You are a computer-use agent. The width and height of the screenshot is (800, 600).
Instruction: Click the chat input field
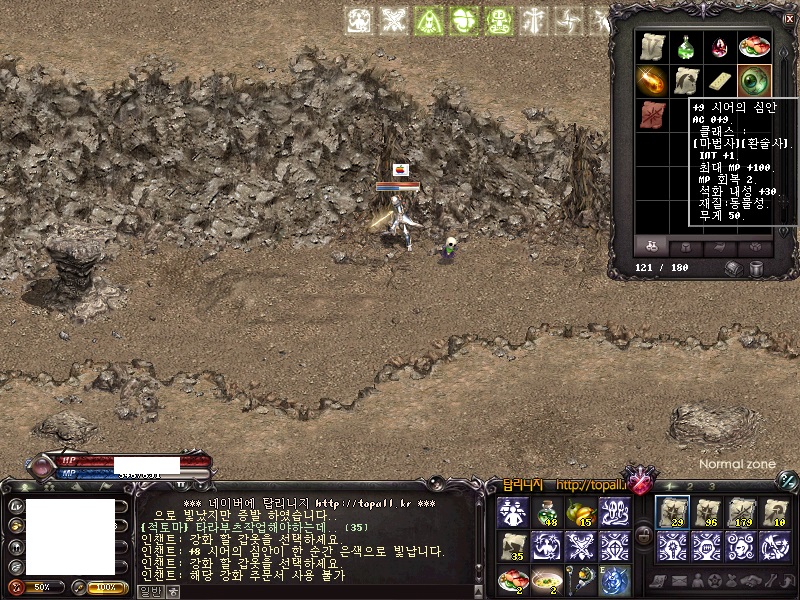310,591
